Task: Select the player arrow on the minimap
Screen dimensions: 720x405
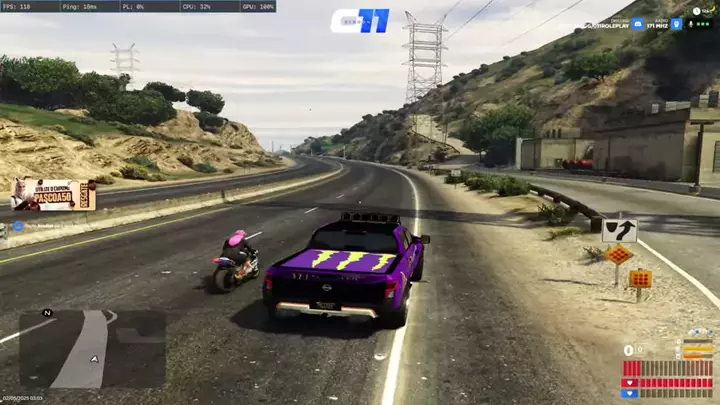Action: (x=94, y=357)
